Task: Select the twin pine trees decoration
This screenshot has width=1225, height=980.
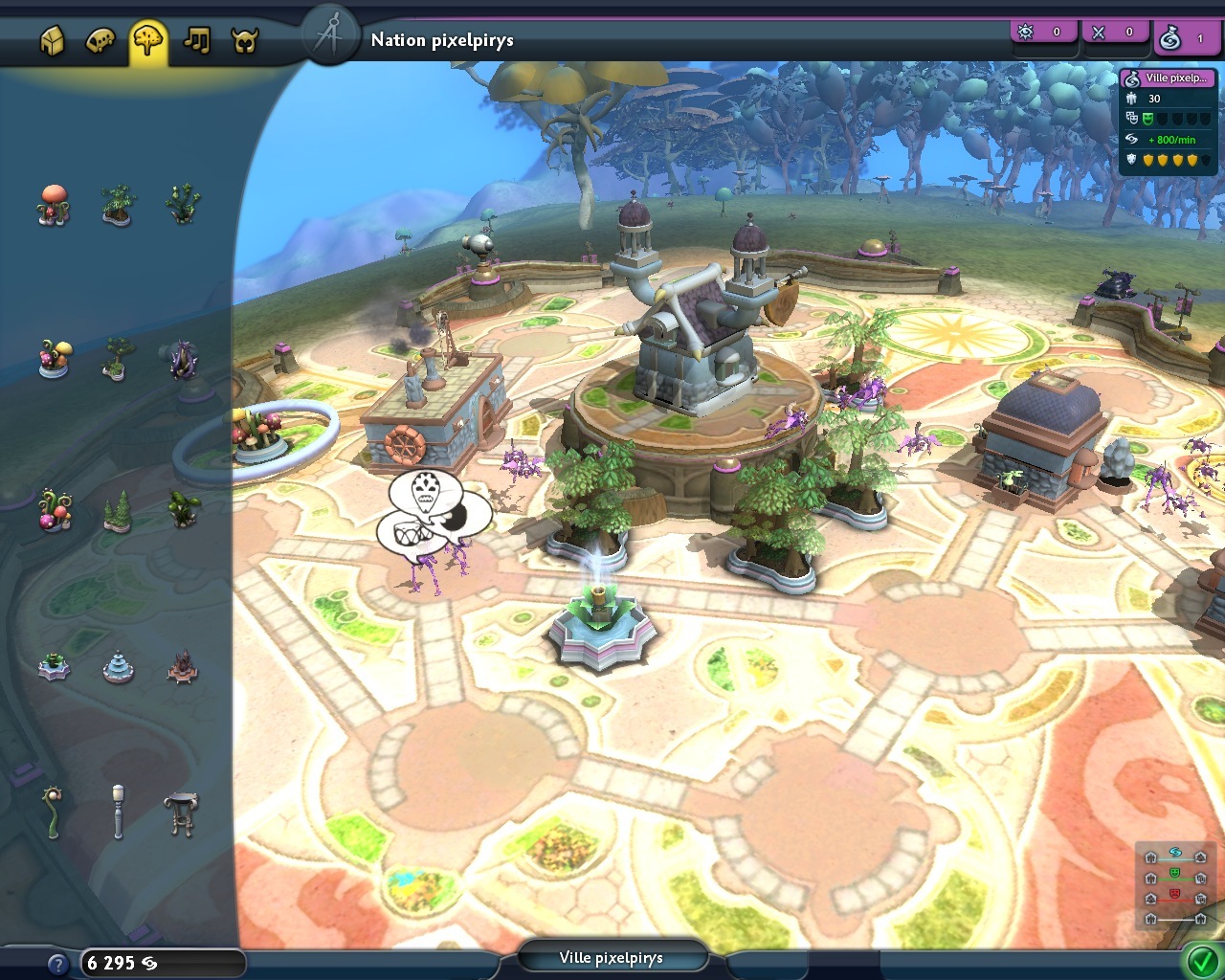Action: pyautogui.click(x=117, y=512)
